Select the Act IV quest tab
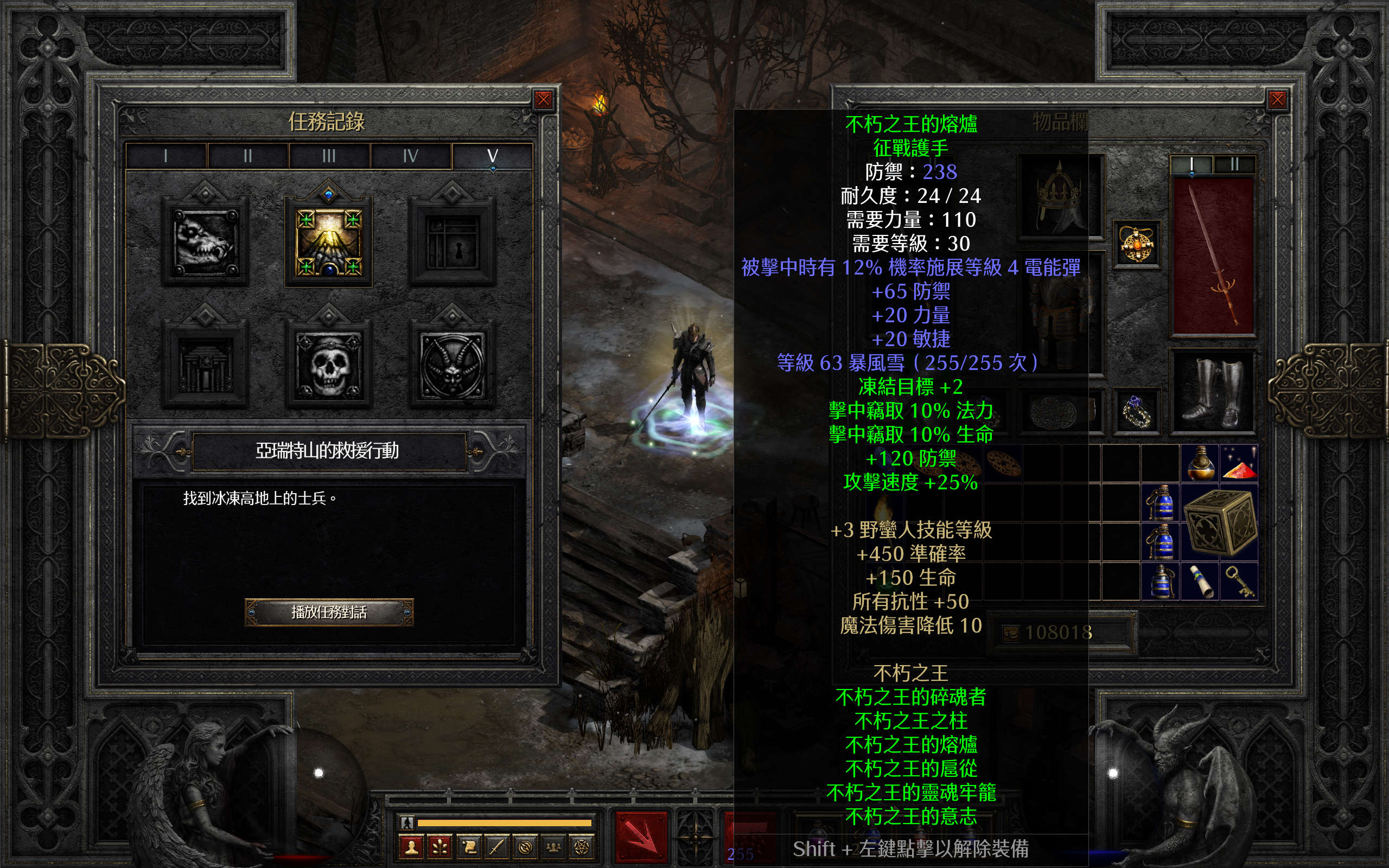 (x=410, y=156)
